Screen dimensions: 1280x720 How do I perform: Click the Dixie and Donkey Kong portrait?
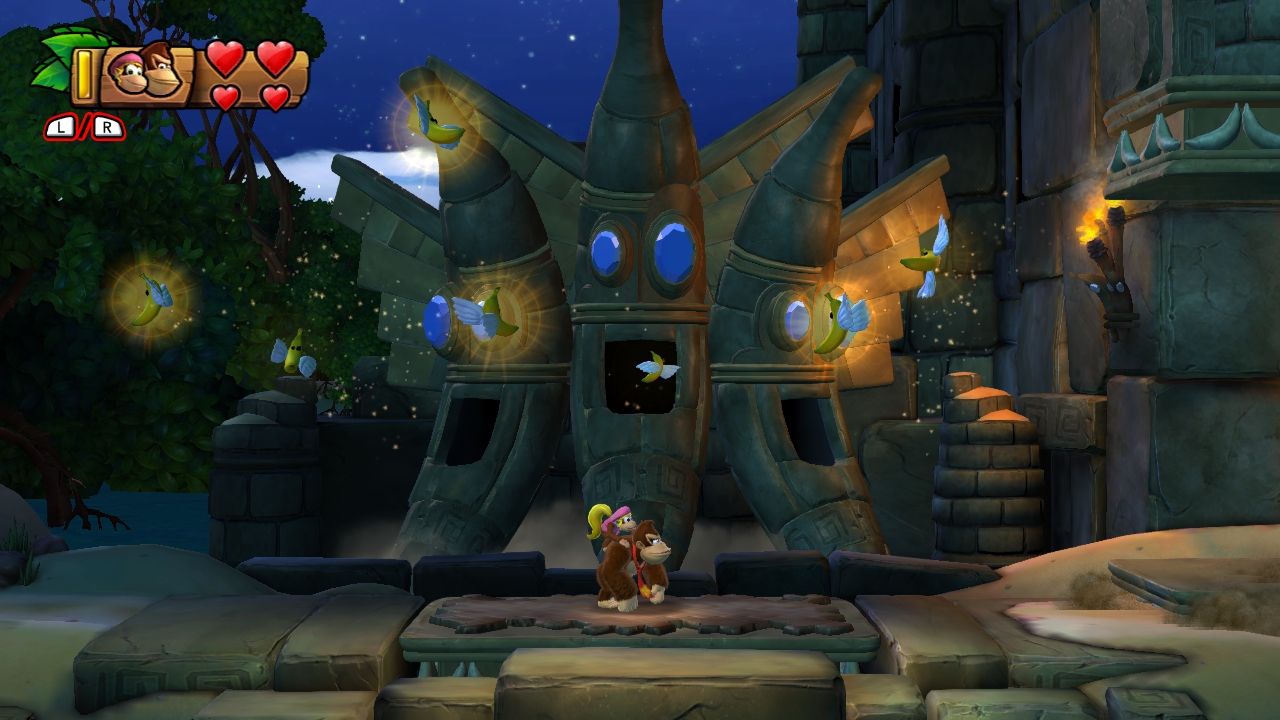point(145,73)
